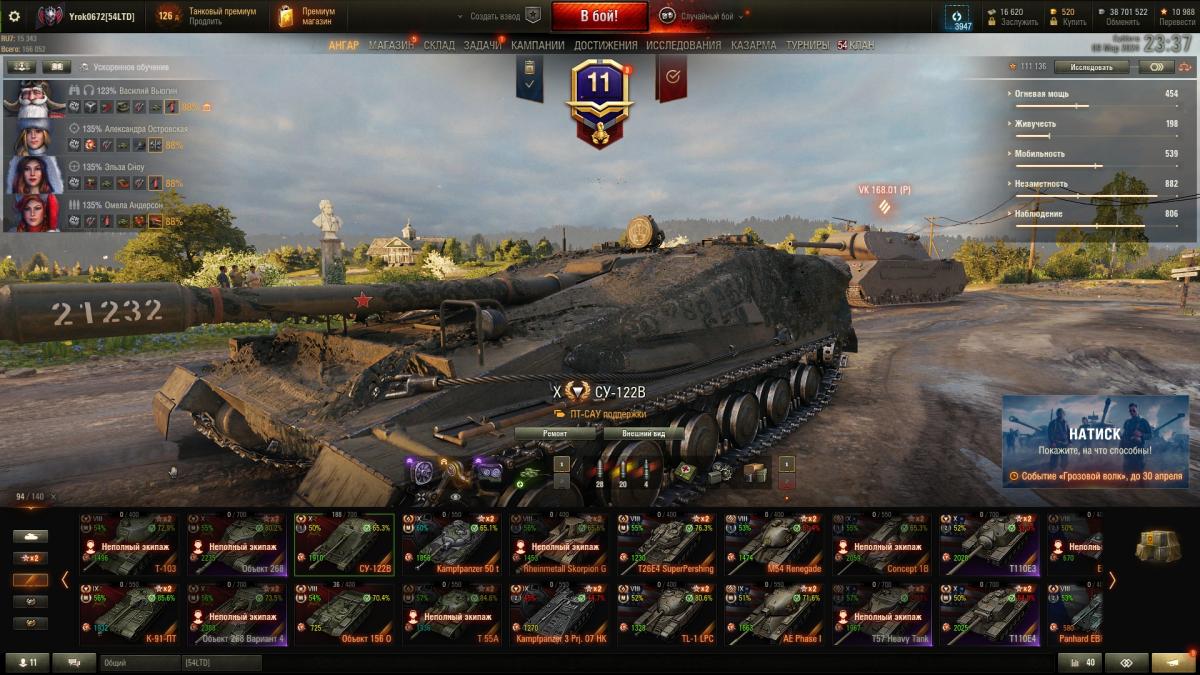
Task: Switch to the МАГАЗИН tab
Action: click(390, 45)
